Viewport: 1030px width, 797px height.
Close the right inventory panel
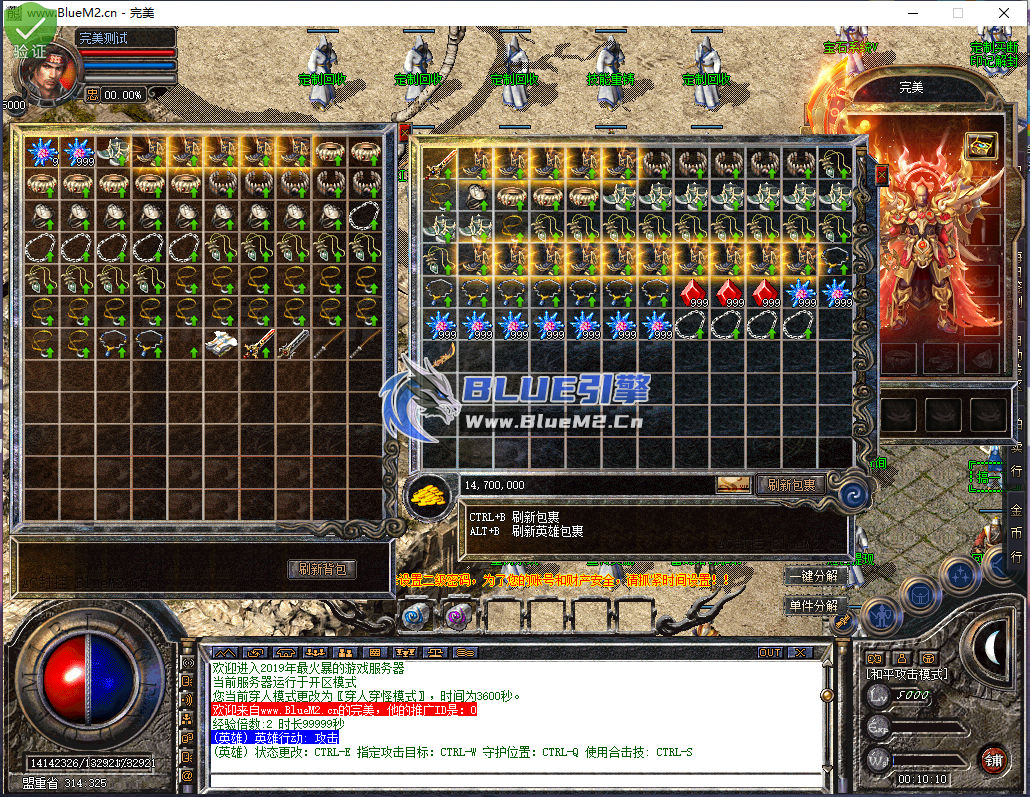tap(881, 176)
